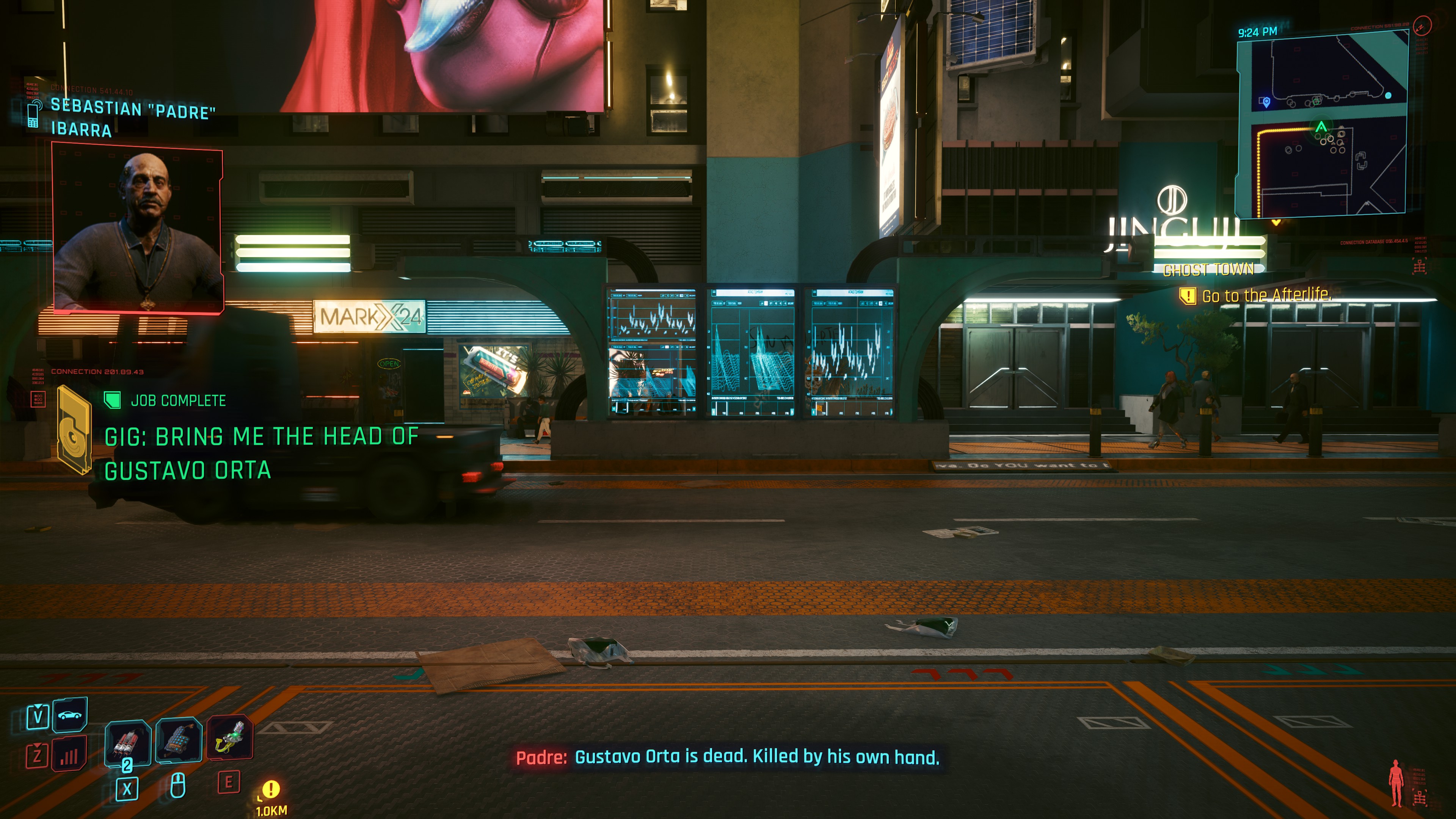The height and width of the screenshot is (819, 1456).
Task: Click the phone icon beside Sebastian Ibarra's name
Action: 33,115
